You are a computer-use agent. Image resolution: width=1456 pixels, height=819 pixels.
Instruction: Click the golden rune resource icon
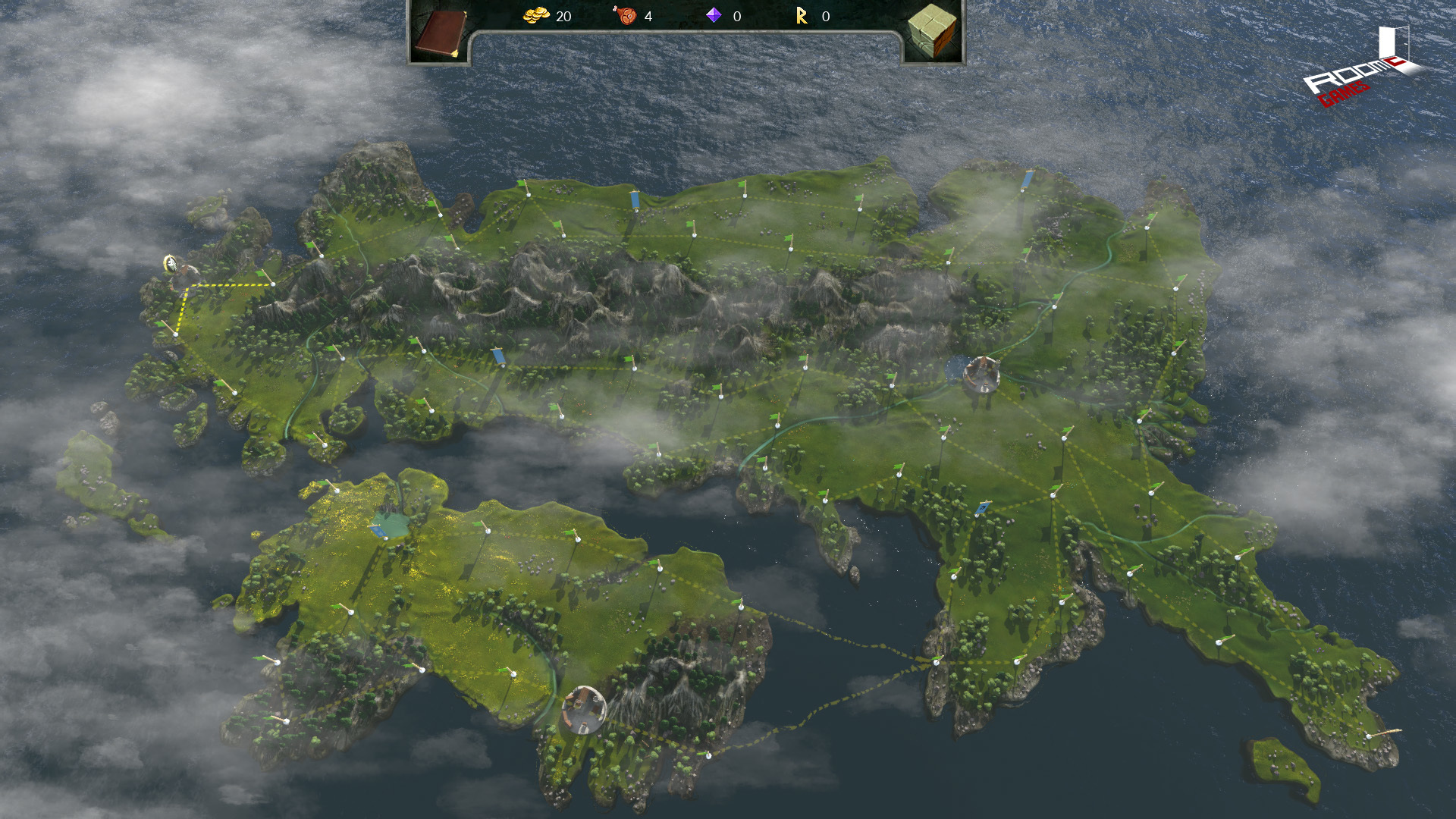tap(802, 17)
